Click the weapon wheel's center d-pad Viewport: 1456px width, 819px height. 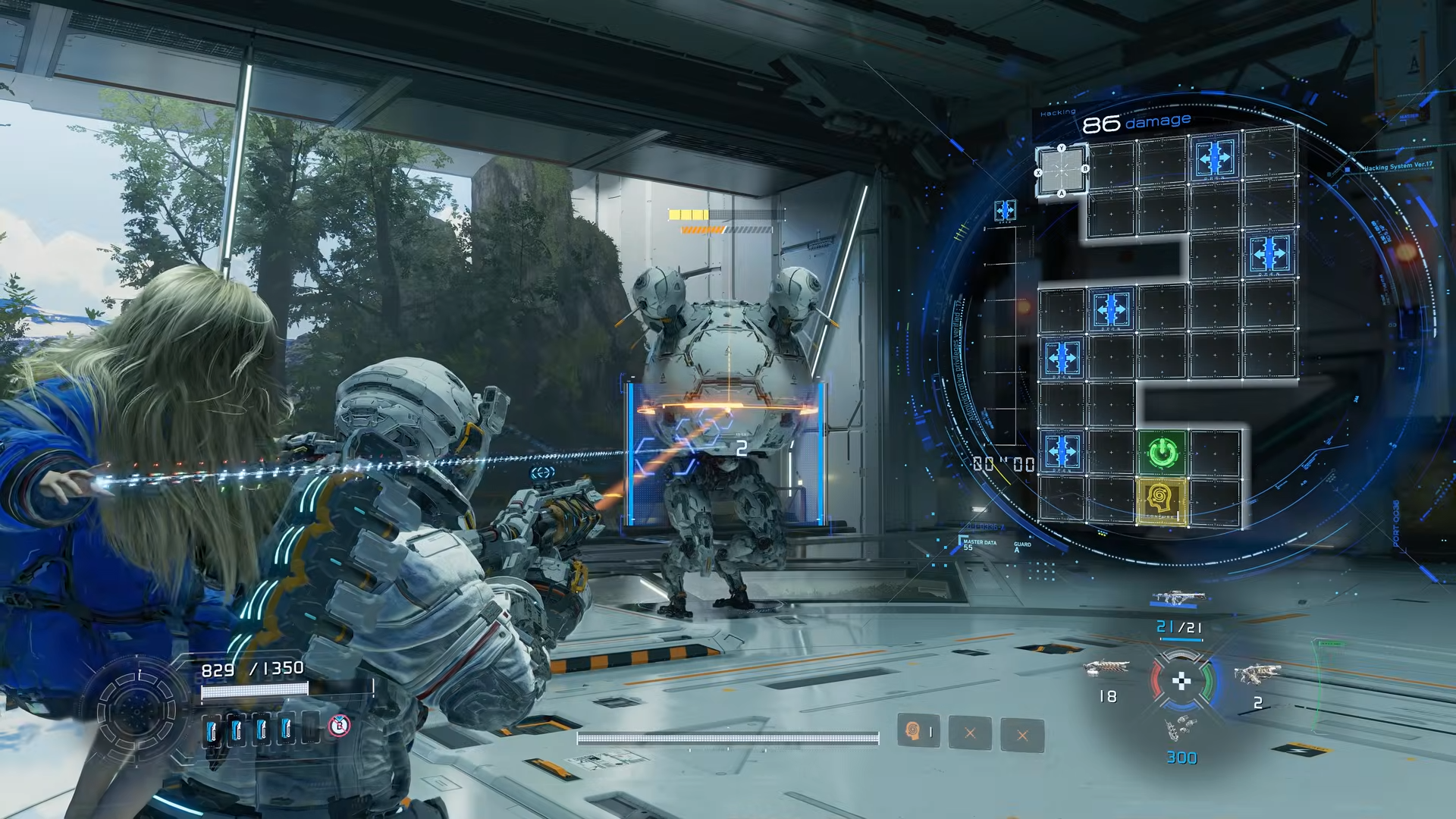pos(1181,681)
